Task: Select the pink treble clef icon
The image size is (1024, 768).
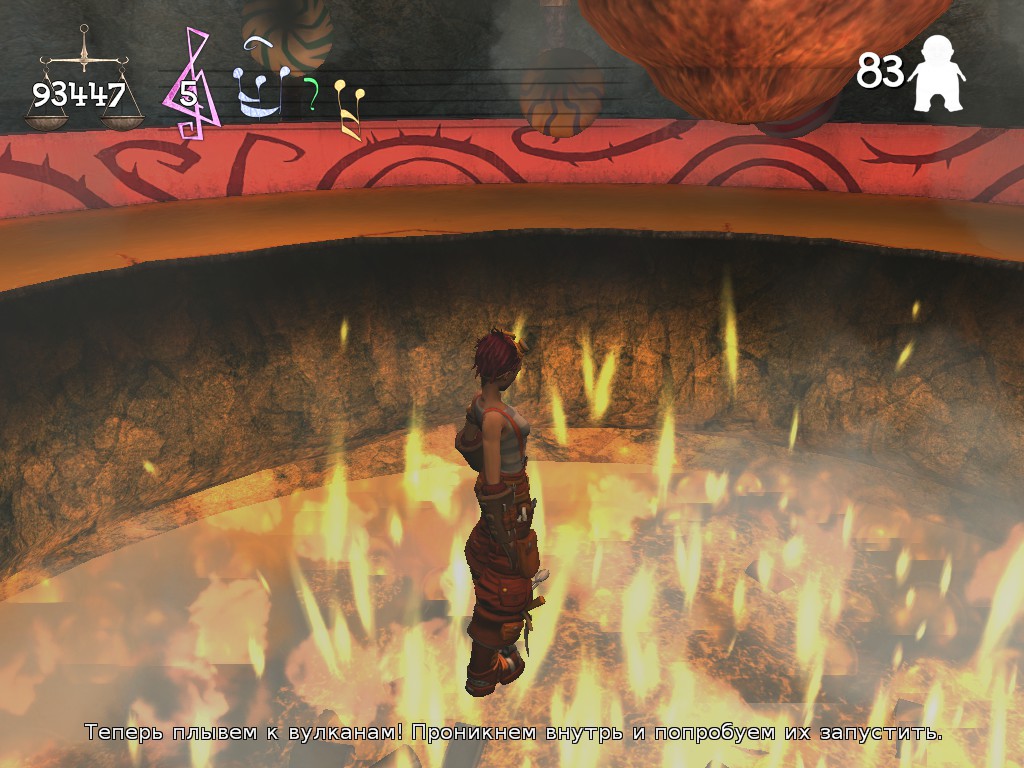Action: (x=195, y=85)
